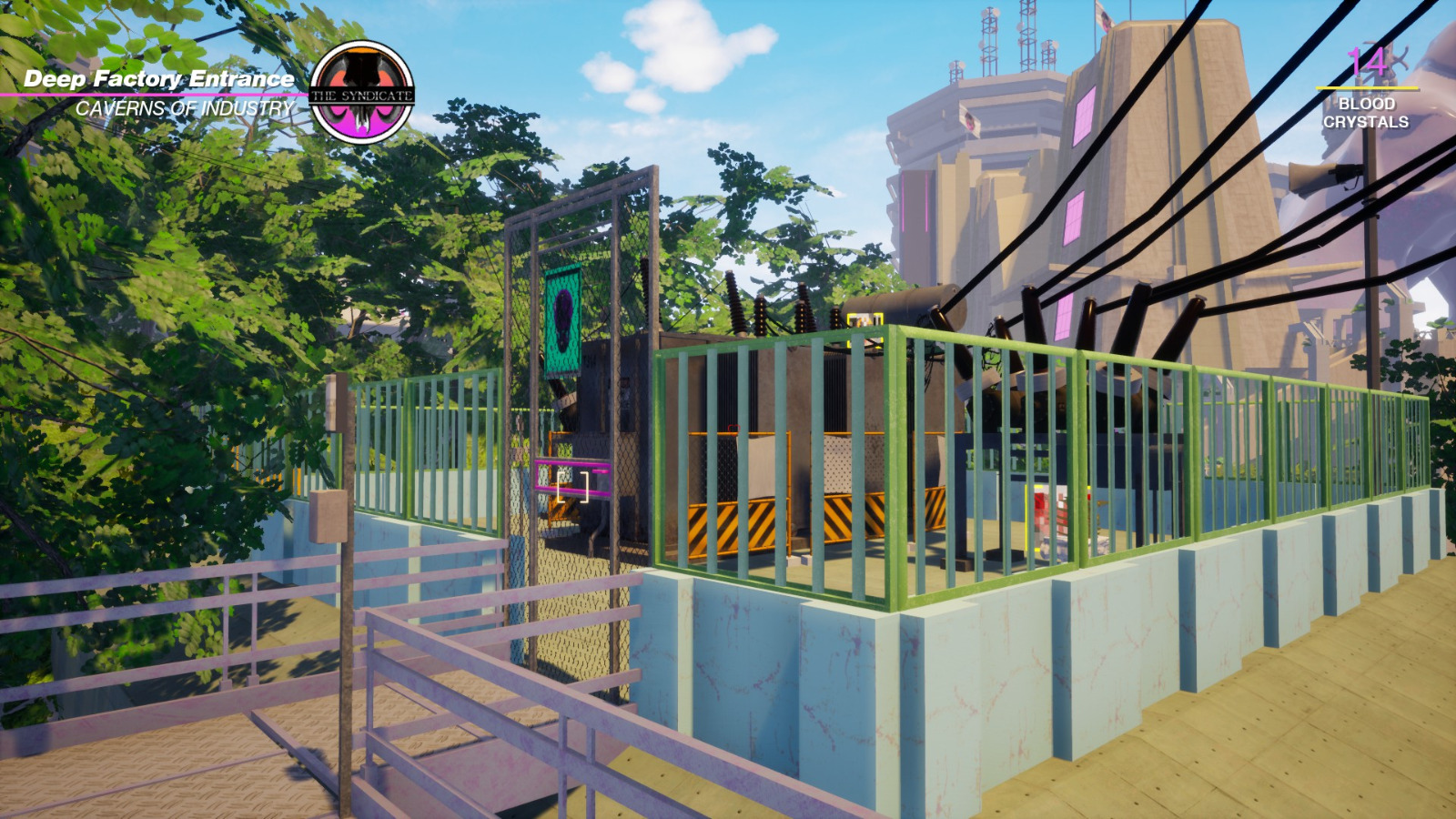Screen dimensions: 1456x819
Task: Open the pink window panel on the tall tower
Action: [x=1083, y=114]
